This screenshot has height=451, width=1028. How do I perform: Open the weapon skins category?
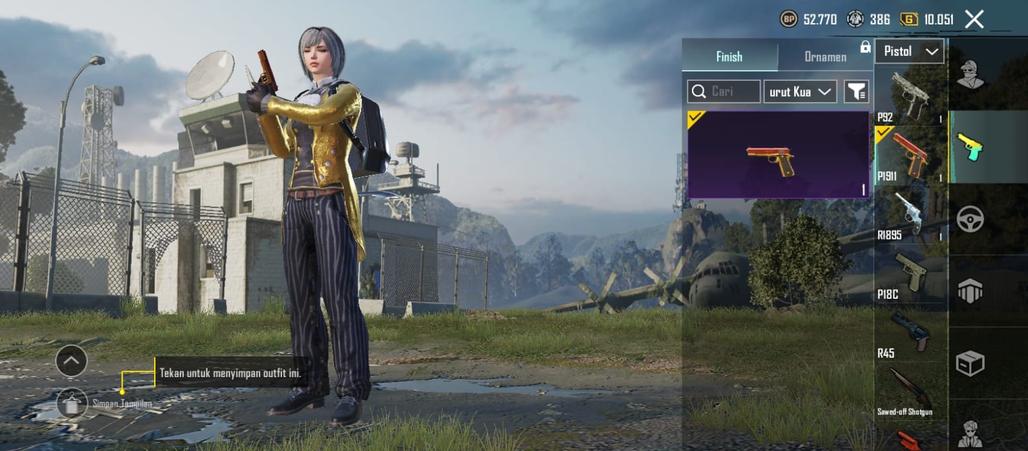[x=969, y=146]
